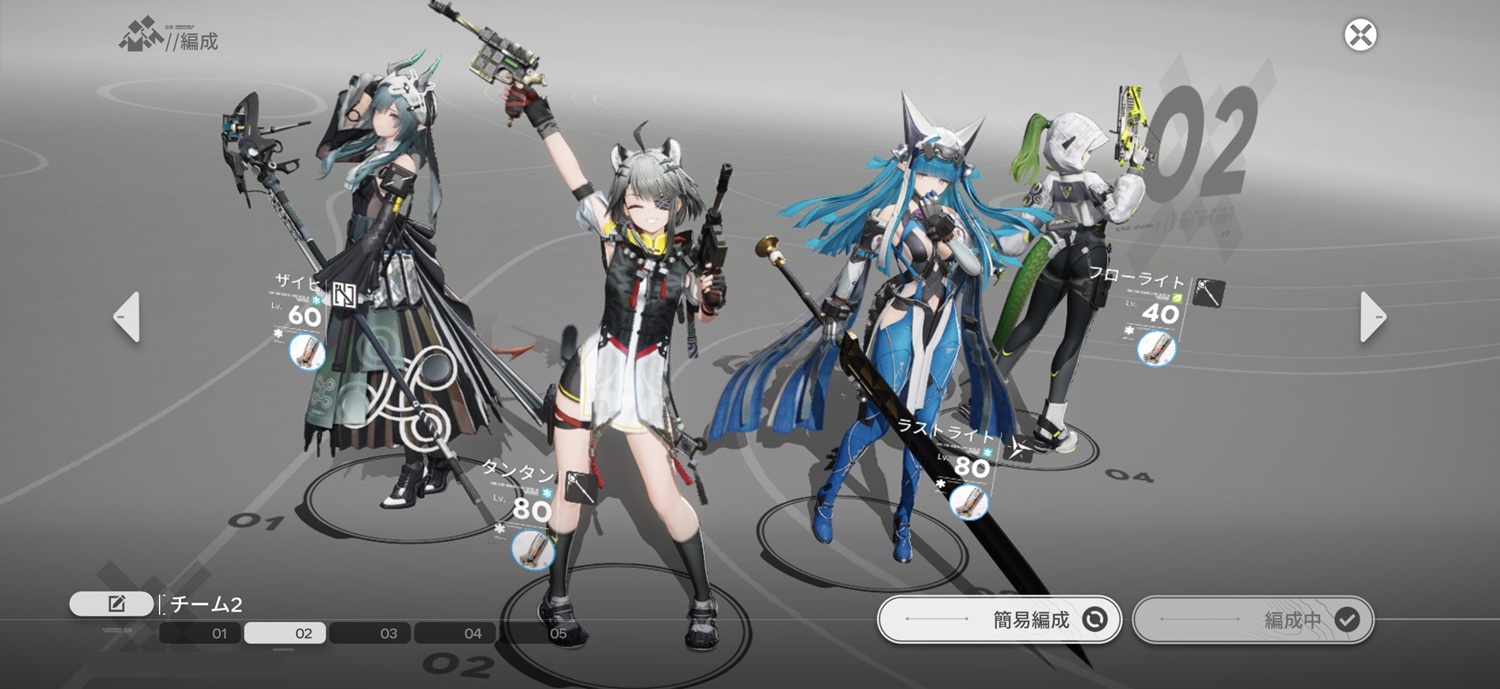
Task: Advance to the next team with right arrow
Action: coord(1373,317)
